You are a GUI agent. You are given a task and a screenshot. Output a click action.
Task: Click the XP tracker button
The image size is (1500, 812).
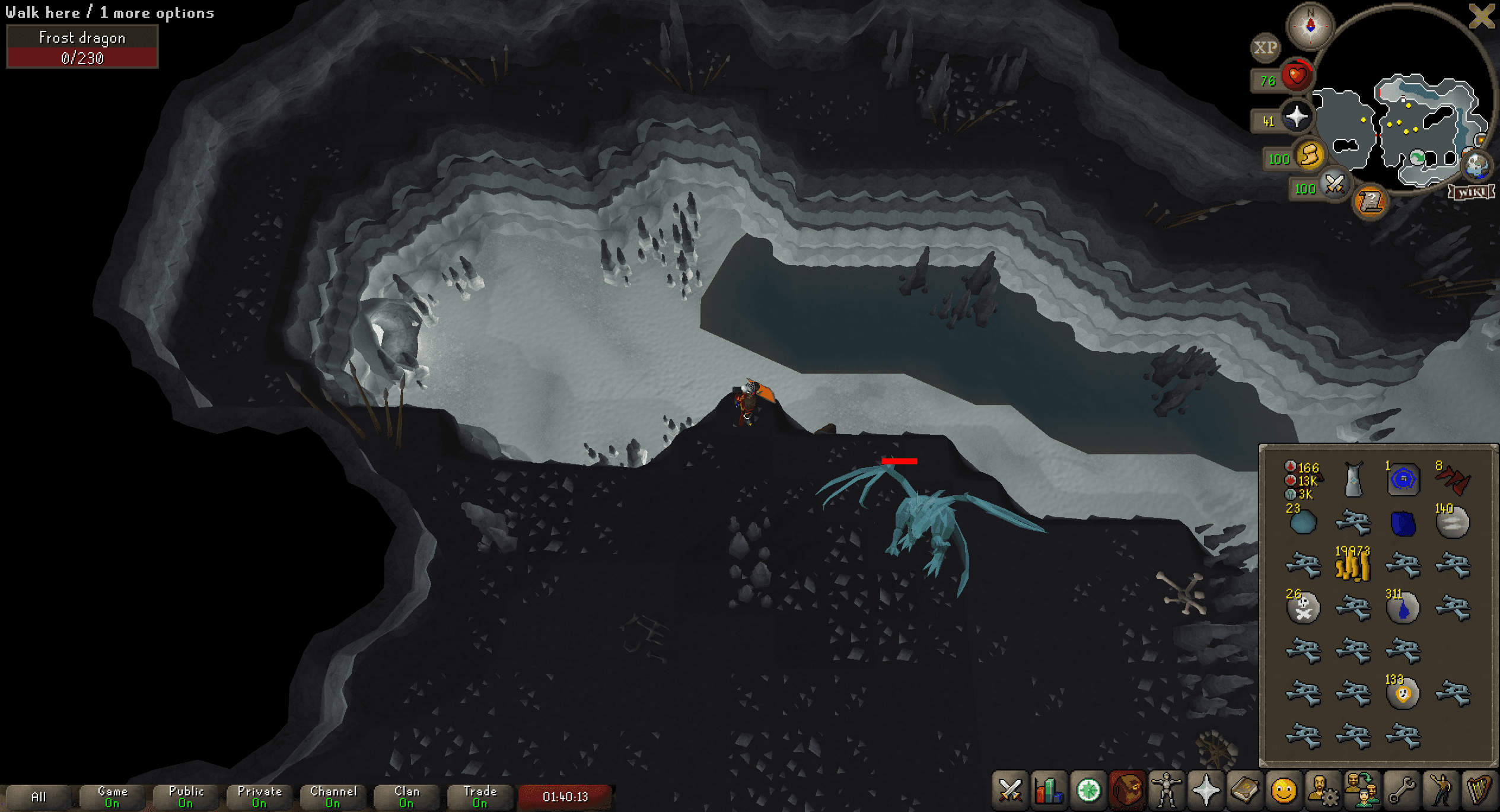pos(1265,47)
